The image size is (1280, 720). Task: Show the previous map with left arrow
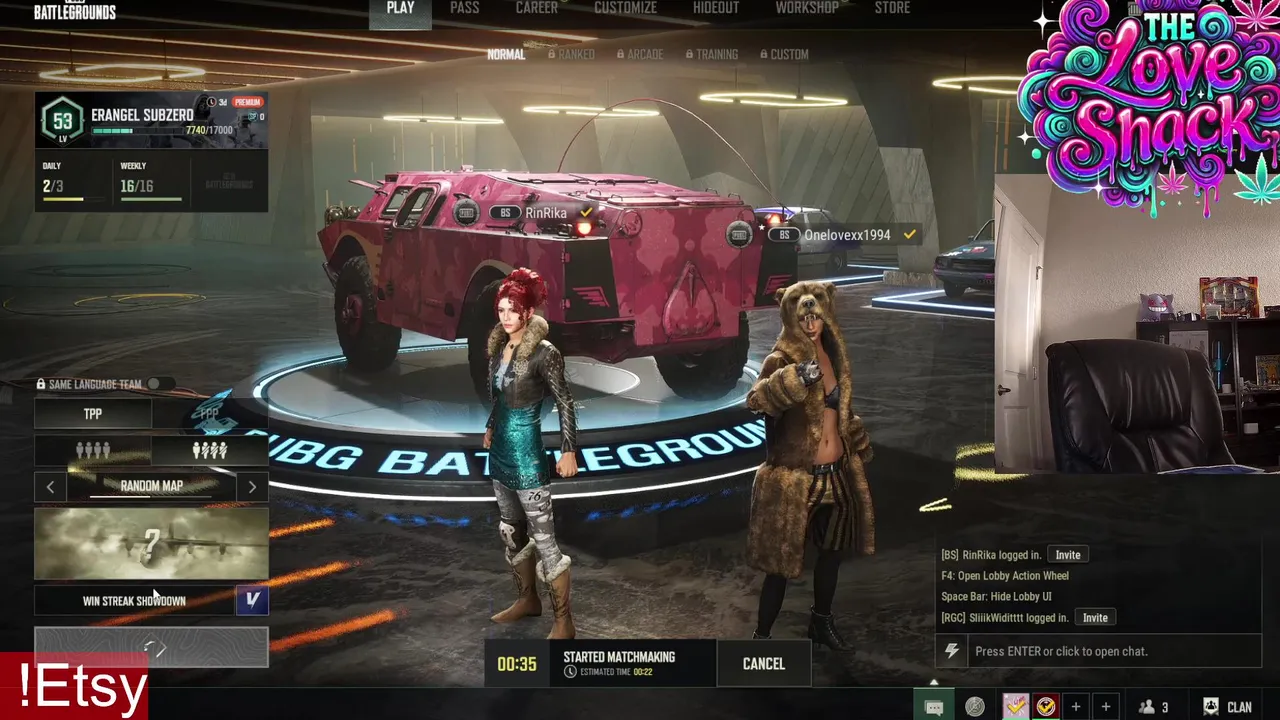click(x=51, y=487)
